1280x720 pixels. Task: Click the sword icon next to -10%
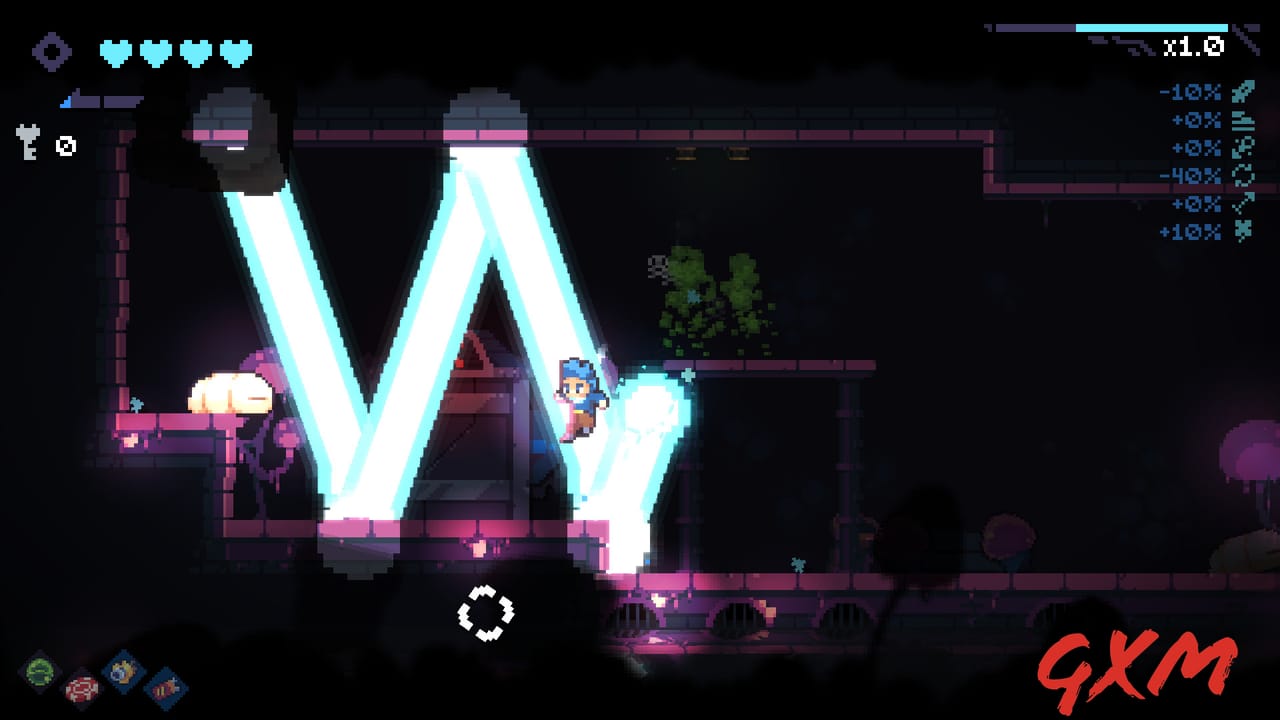tap(1242, 92)
